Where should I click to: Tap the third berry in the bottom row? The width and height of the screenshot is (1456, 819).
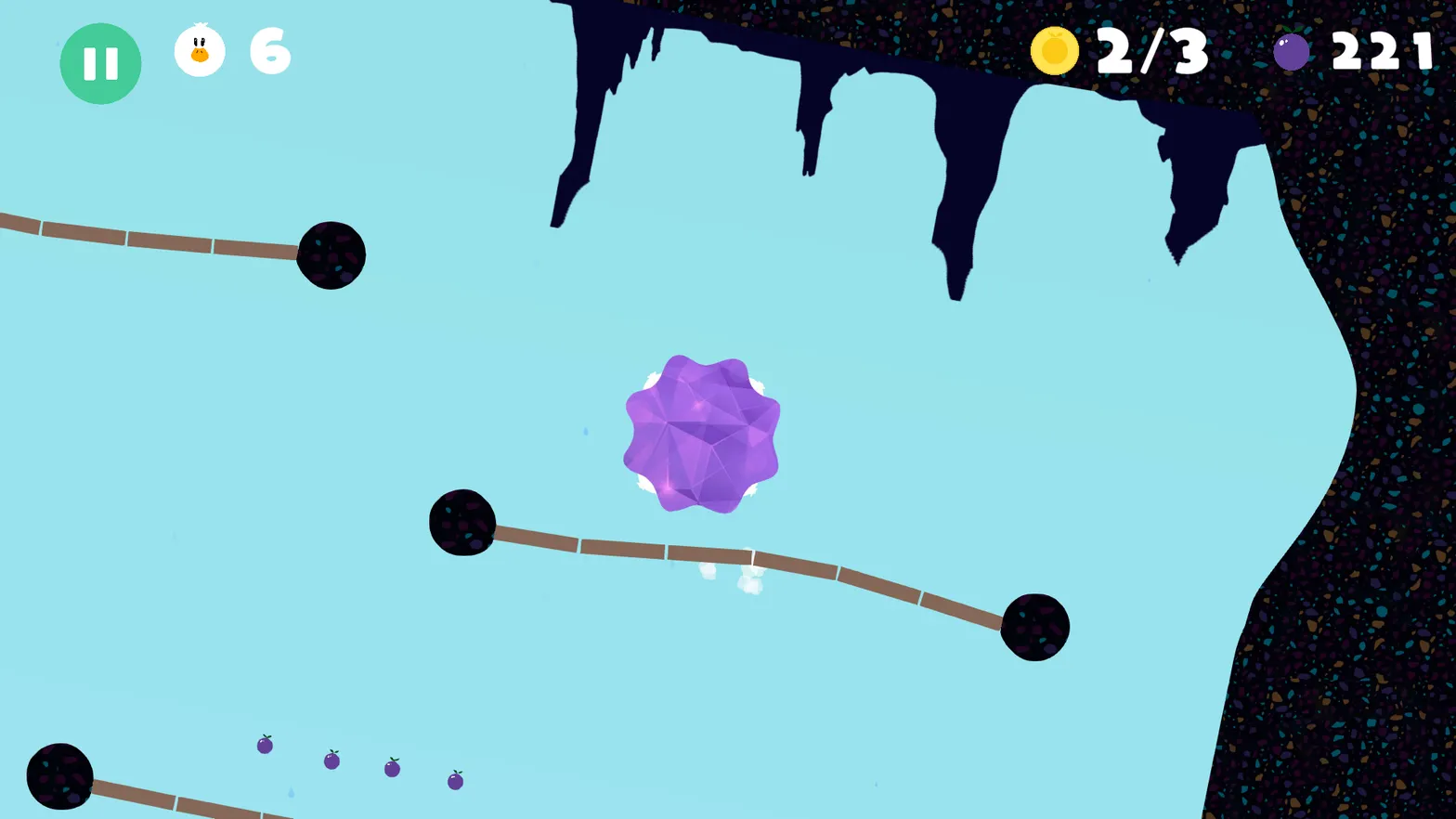[390, 771]
